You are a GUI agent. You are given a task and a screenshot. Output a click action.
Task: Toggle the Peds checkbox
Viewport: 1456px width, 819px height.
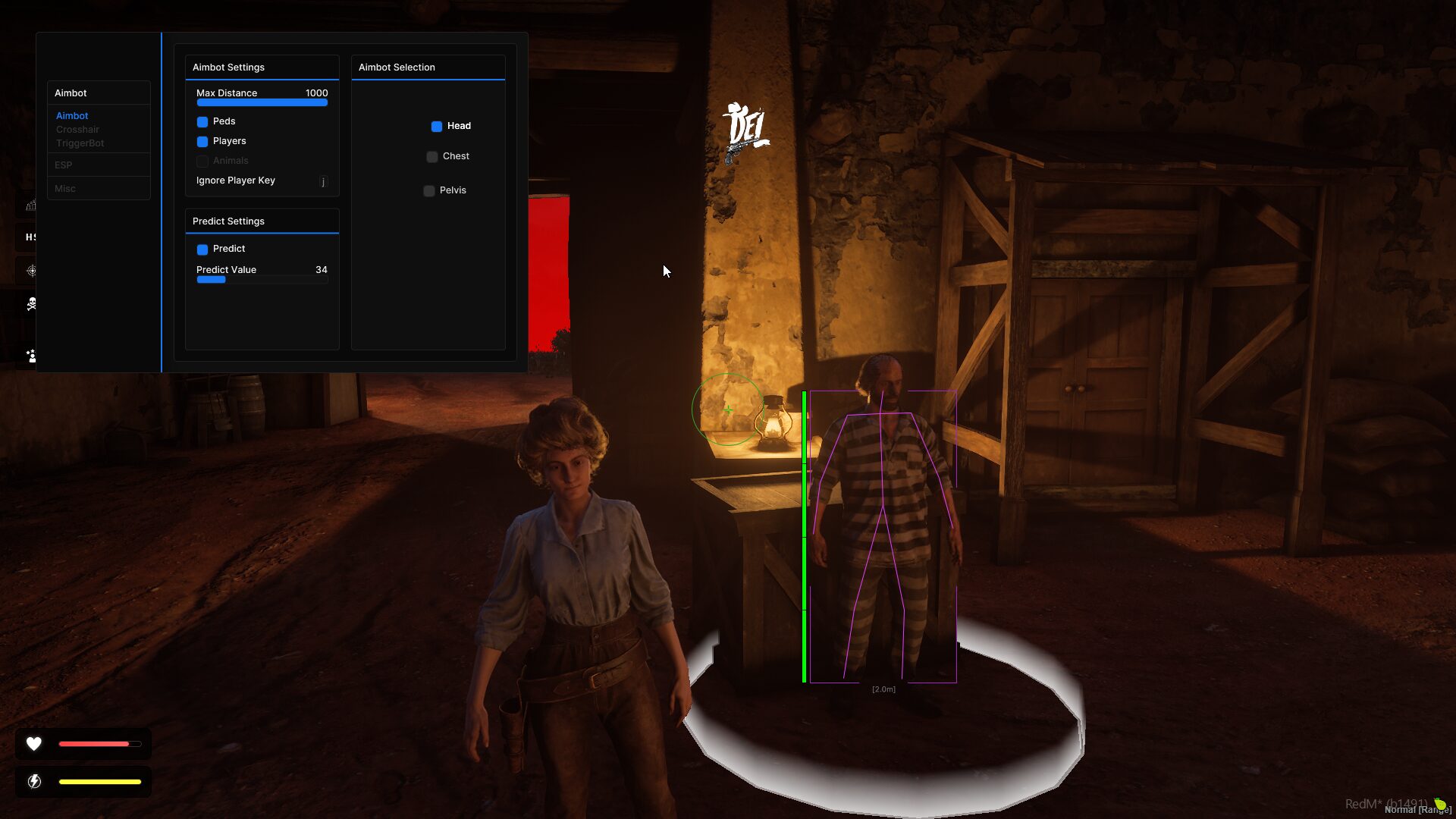(202, 122)
